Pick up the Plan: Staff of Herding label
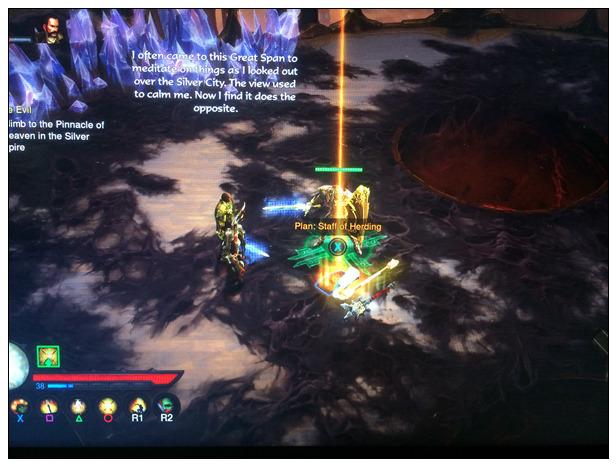616x466 pixels. pos(337,227)
